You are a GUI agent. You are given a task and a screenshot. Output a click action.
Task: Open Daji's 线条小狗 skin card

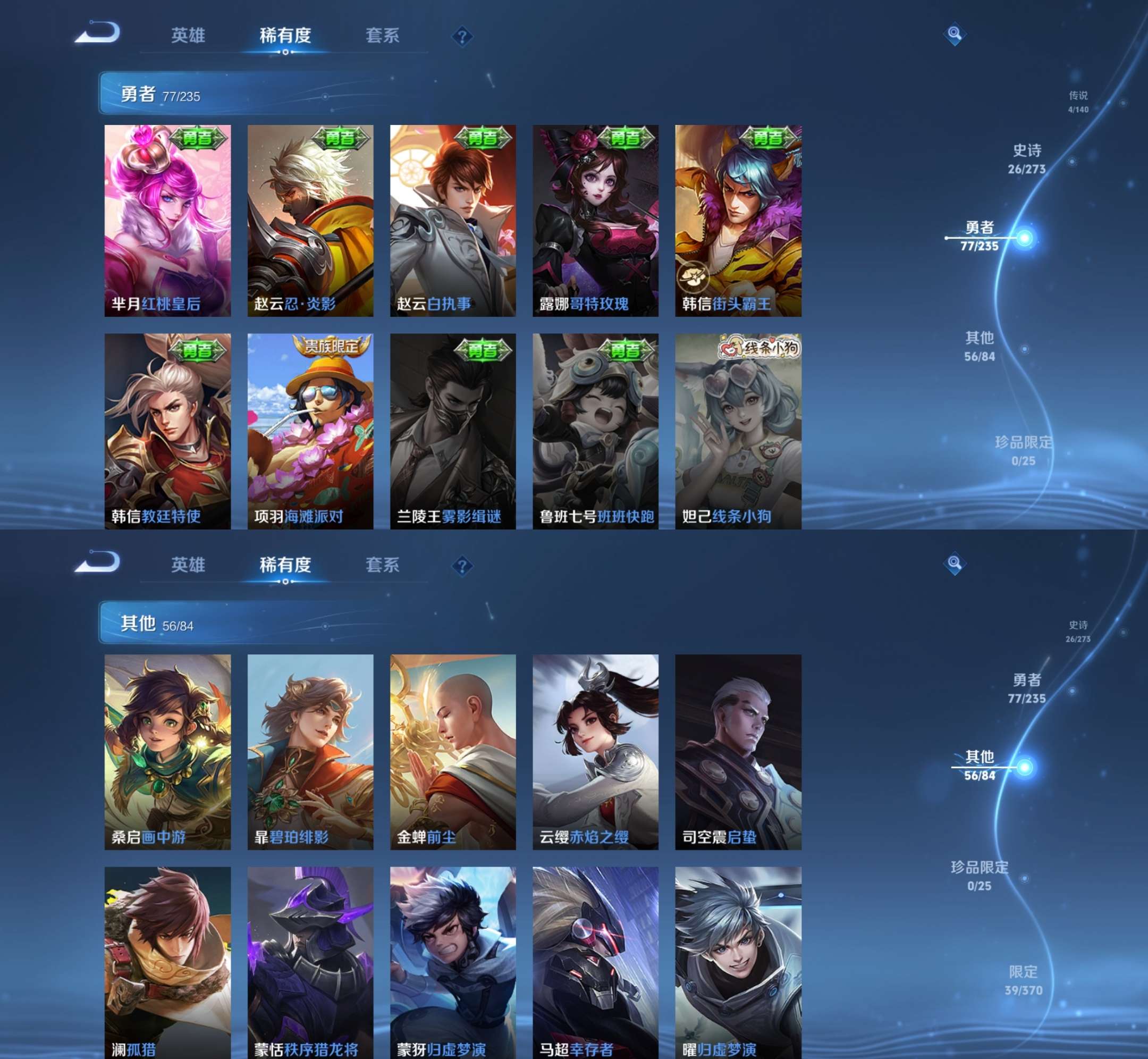tap(738, 431)
